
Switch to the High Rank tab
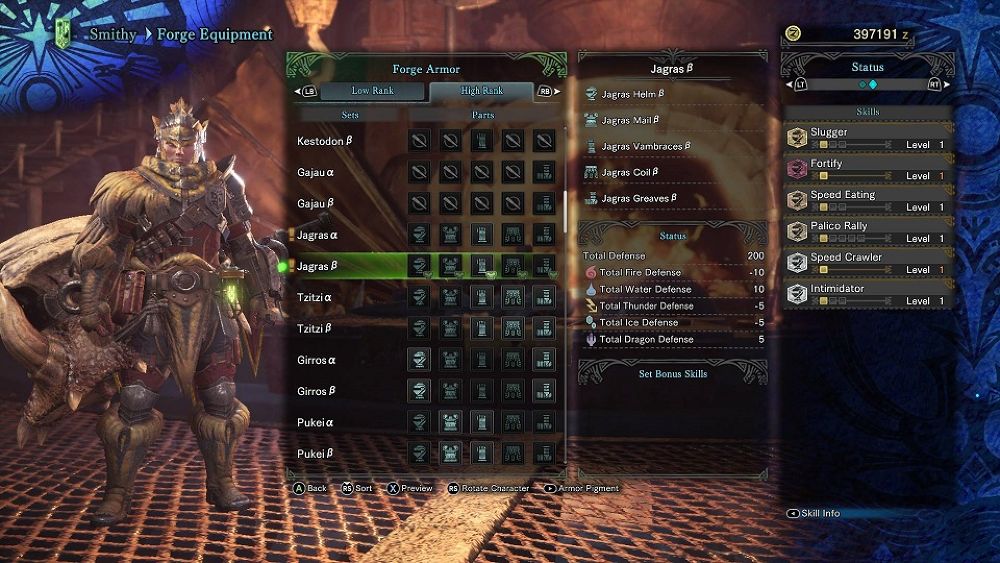(482, 91)
